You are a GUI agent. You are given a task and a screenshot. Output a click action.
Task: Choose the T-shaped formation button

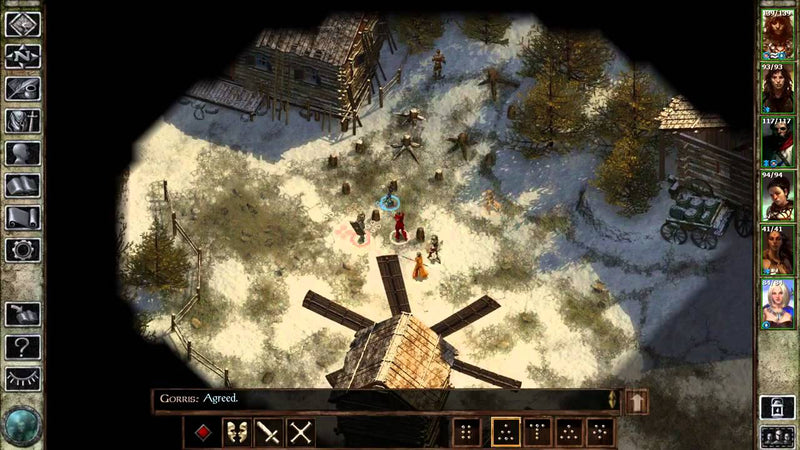[538, 432]
